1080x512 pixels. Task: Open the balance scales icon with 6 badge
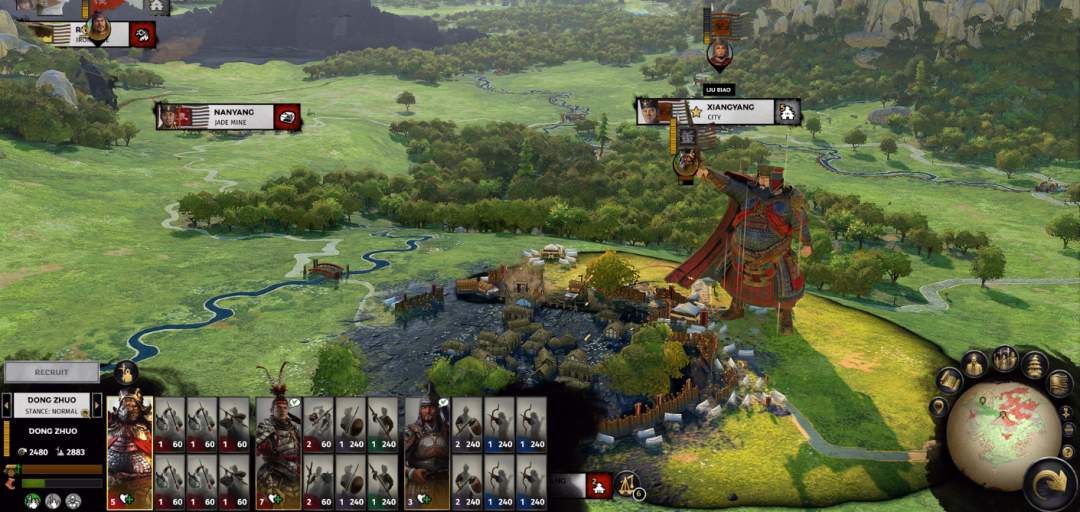627,484
